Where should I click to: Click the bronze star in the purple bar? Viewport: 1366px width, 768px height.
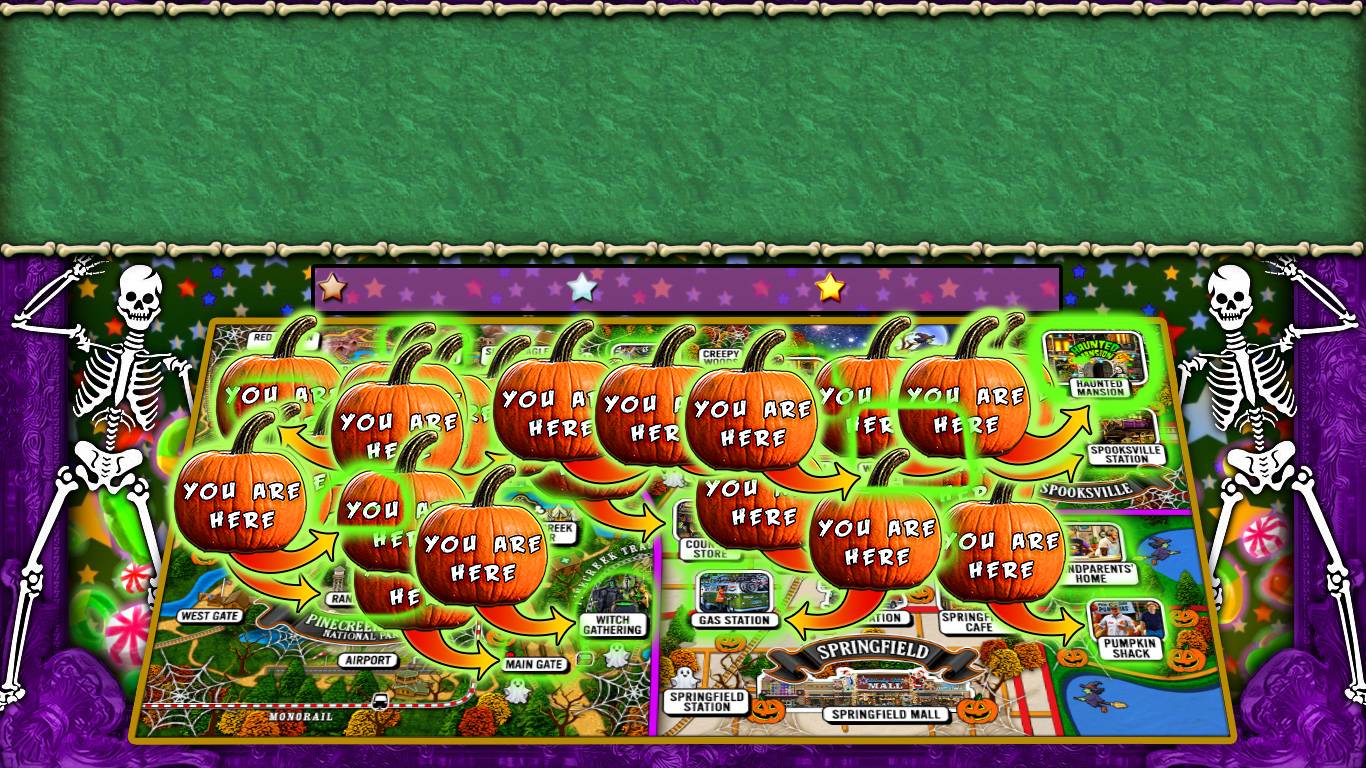[332, 288]
